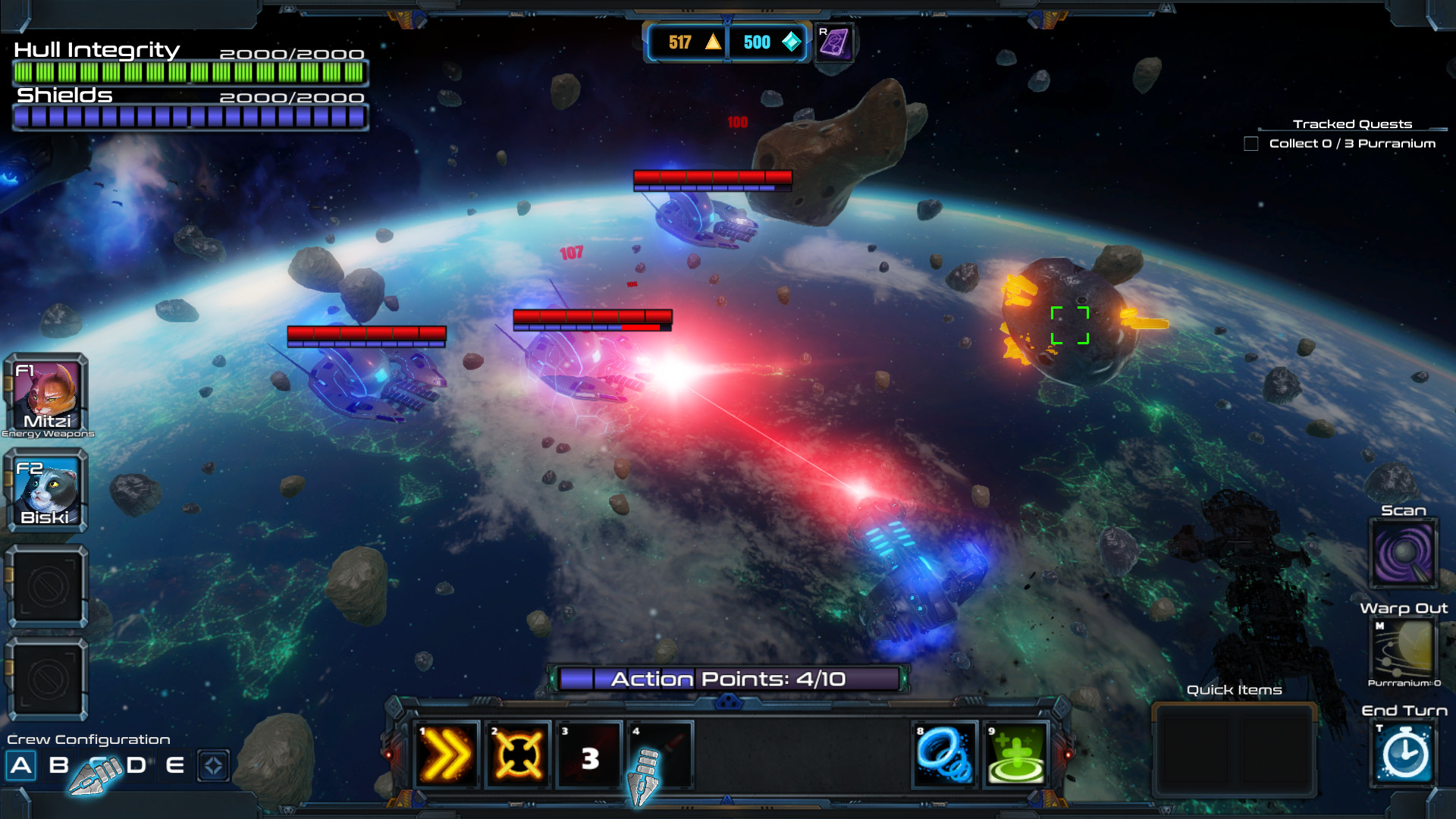
Task: Activate the blue swirl ability in slot 8
Action: coord(944,755)
